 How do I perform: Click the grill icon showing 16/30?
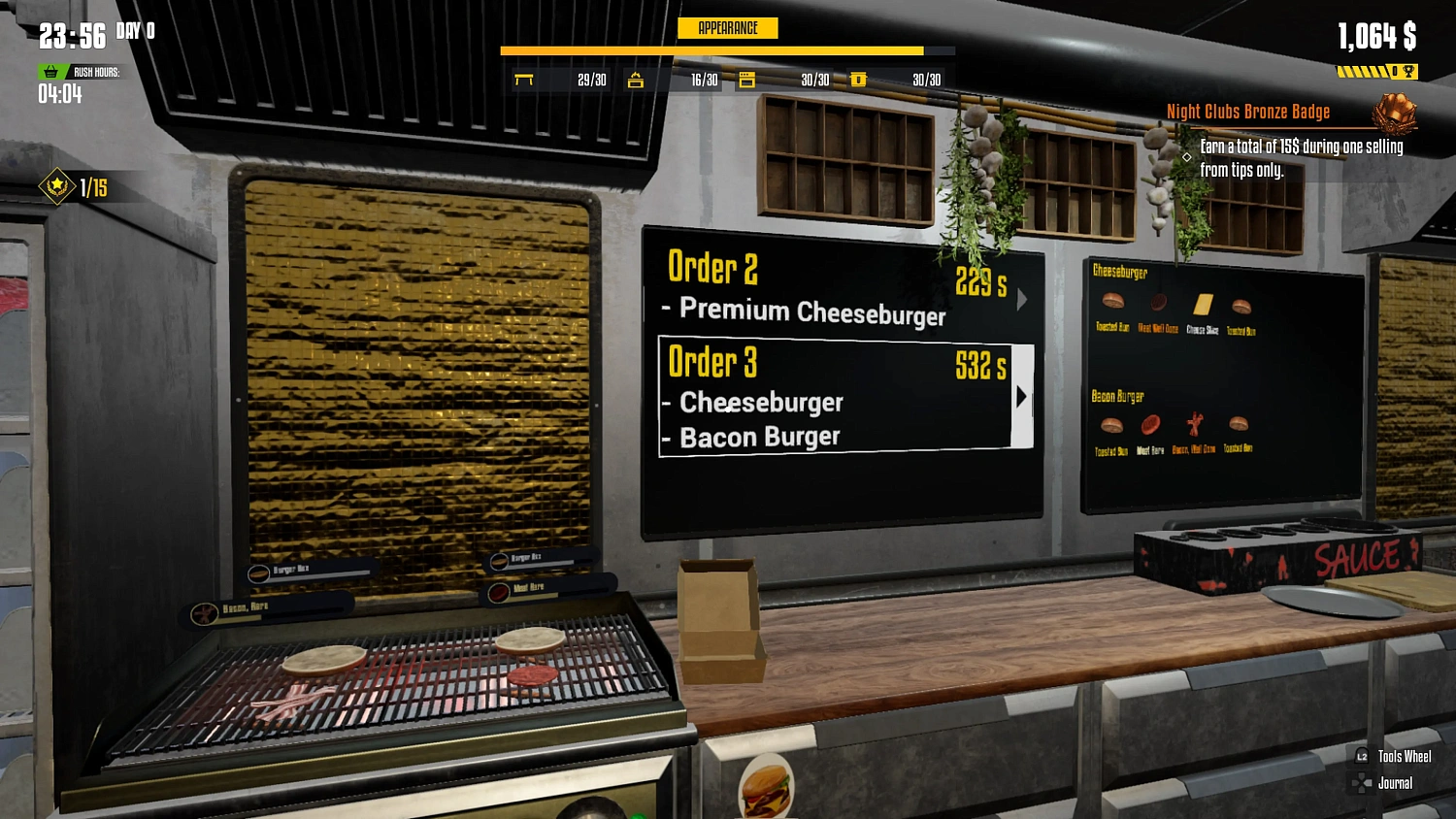click(x=636, y=81)
